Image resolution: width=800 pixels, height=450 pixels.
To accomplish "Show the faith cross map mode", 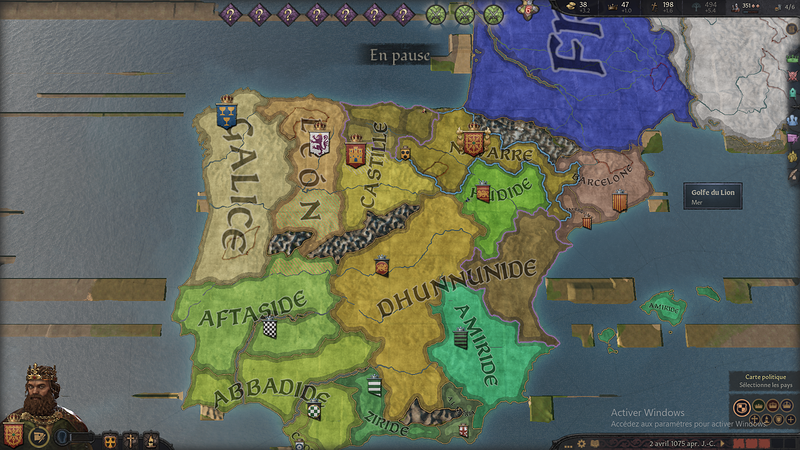I will click(x=754, y=420).
